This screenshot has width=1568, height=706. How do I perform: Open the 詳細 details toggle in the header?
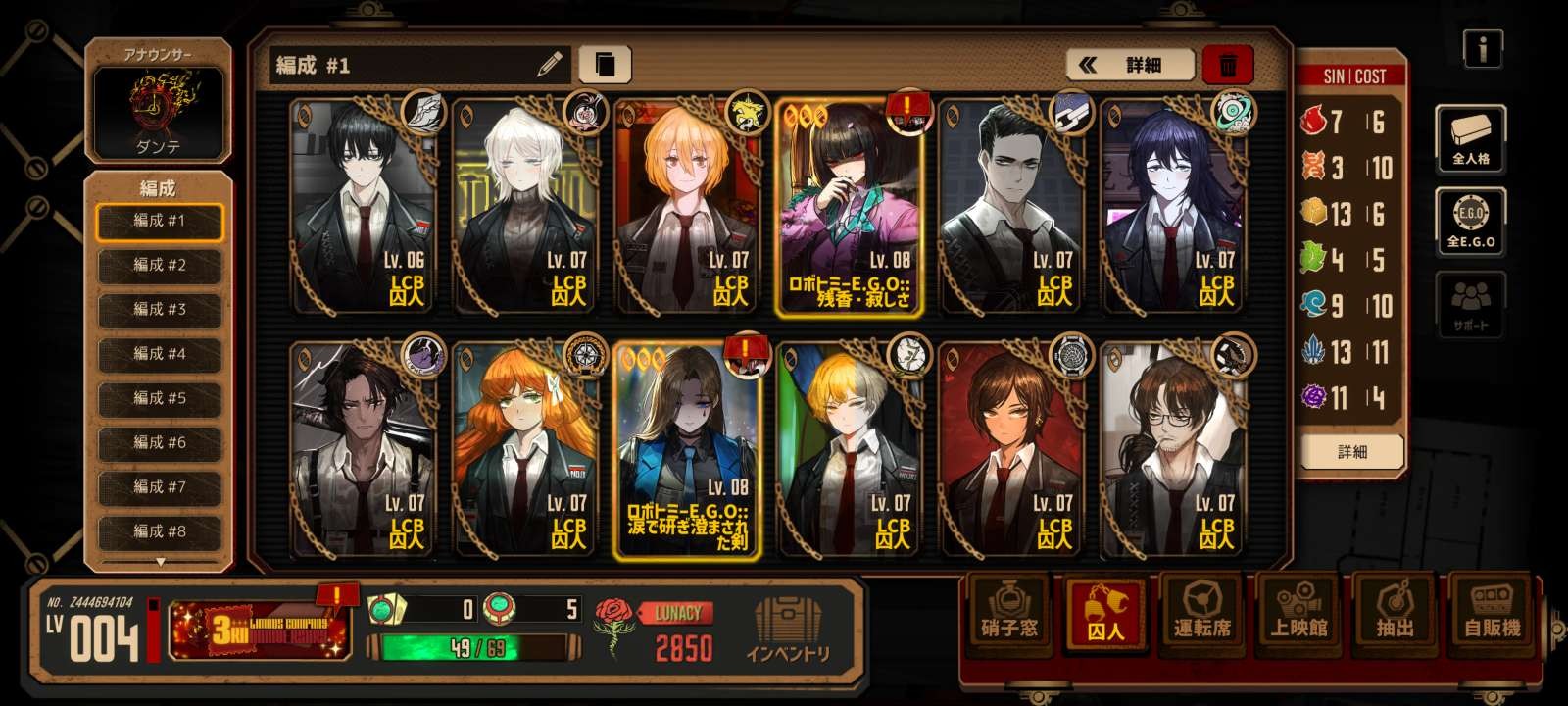click(x=1130, y=65)
